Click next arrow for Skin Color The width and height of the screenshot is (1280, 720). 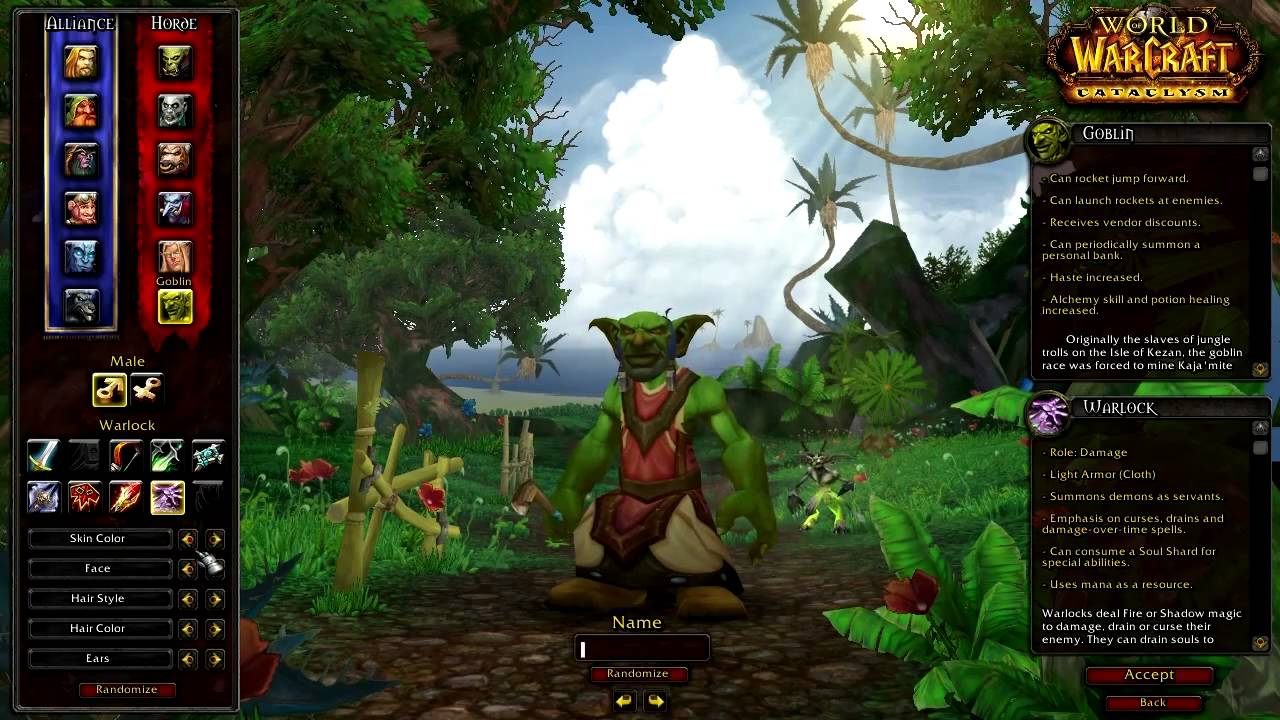click(215, 539)
